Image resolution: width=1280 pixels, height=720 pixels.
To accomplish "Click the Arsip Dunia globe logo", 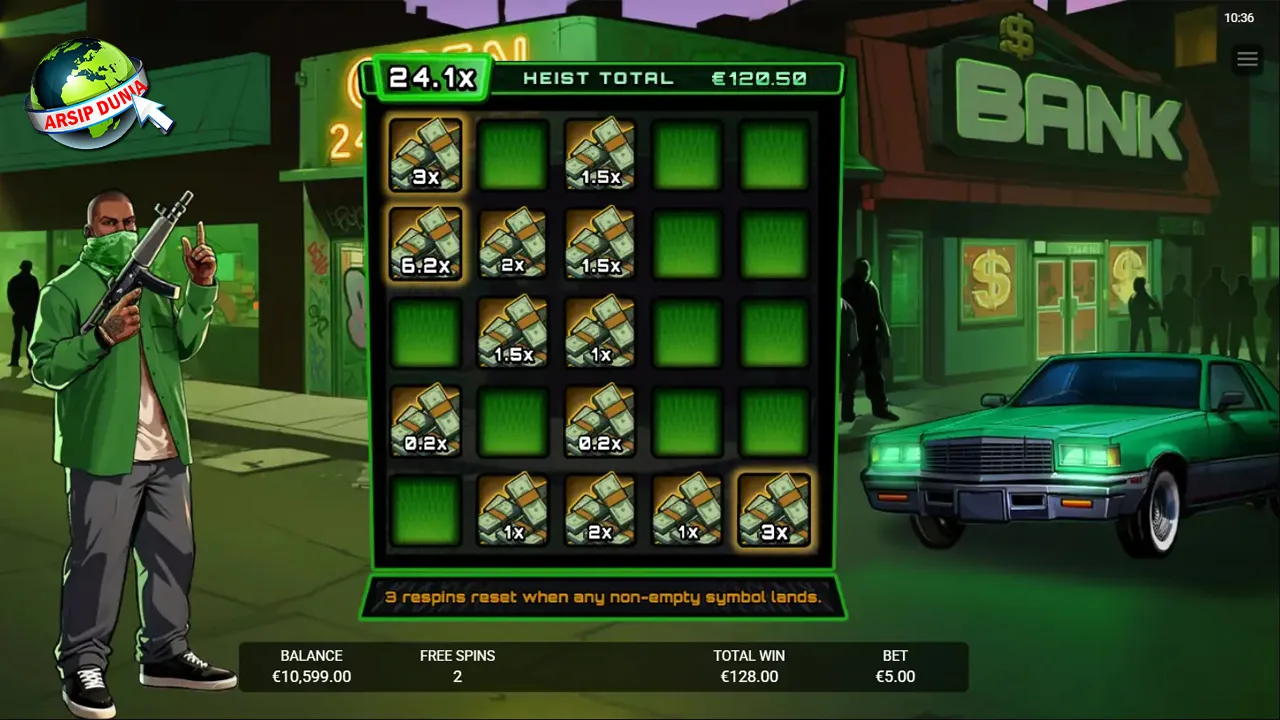I will tap(90, 92).
